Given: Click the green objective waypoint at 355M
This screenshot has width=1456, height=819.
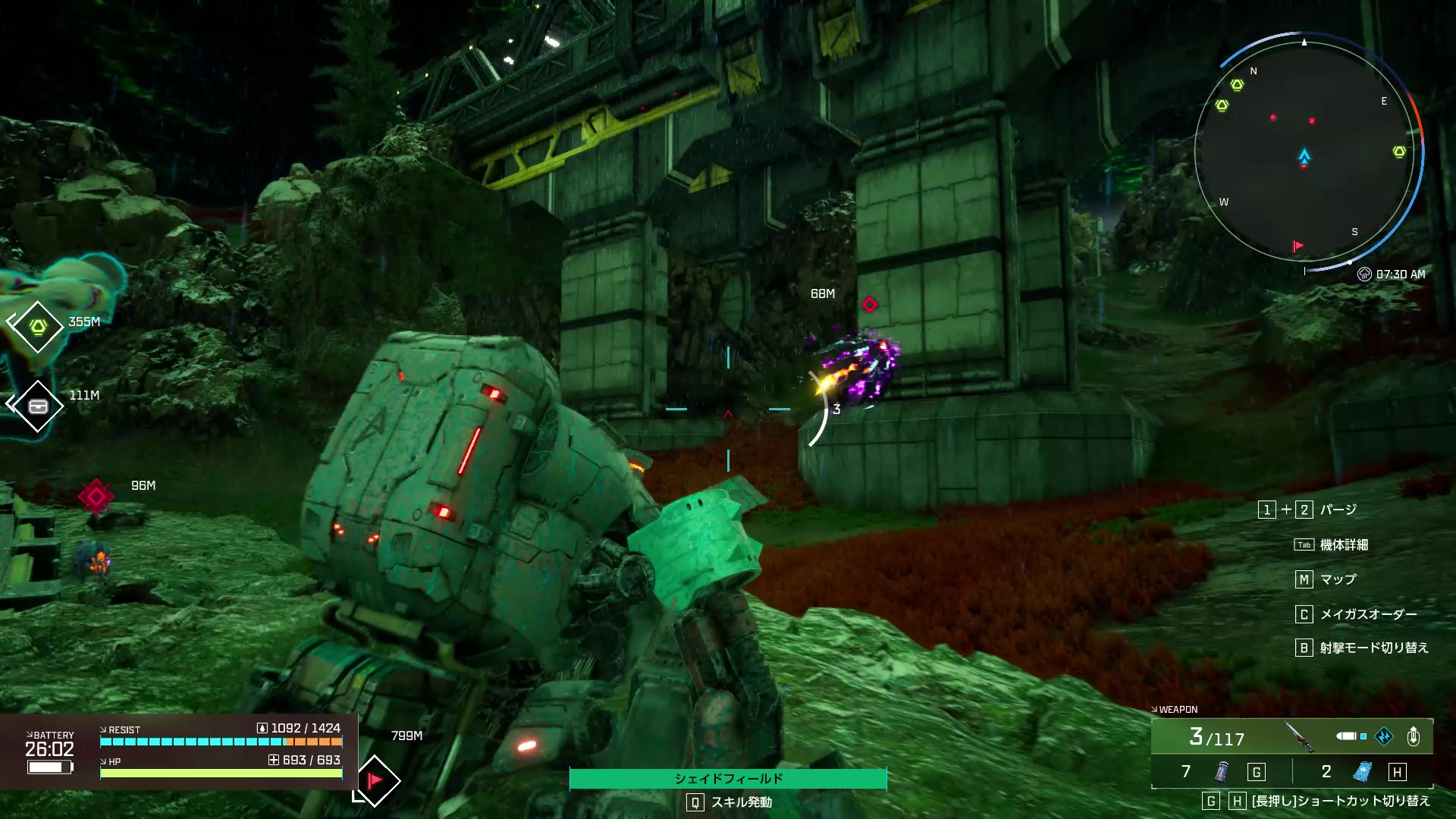Looking at the screenshot, I should [x=37, y=327].
